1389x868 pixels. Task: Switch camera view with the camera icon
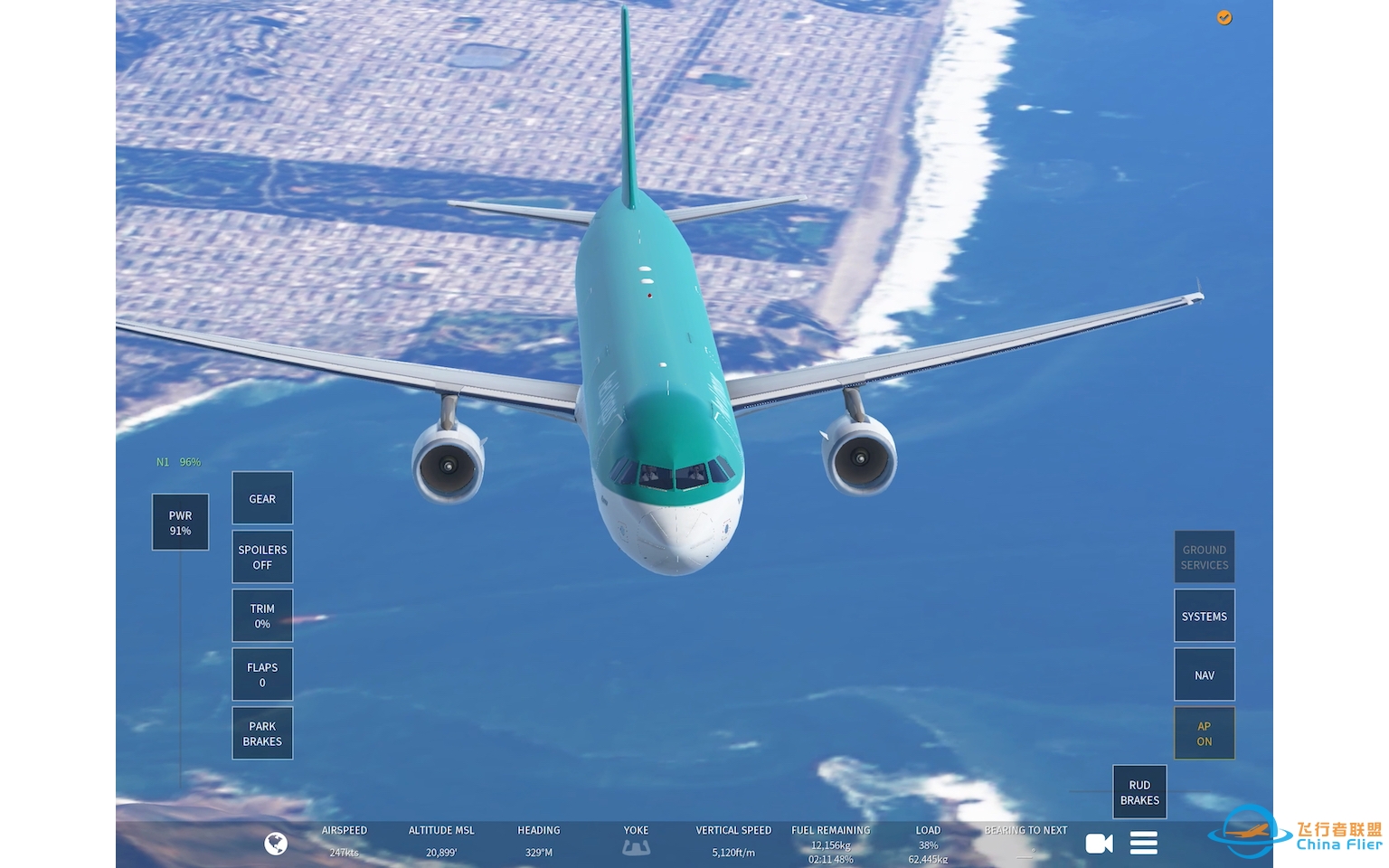1099,844
